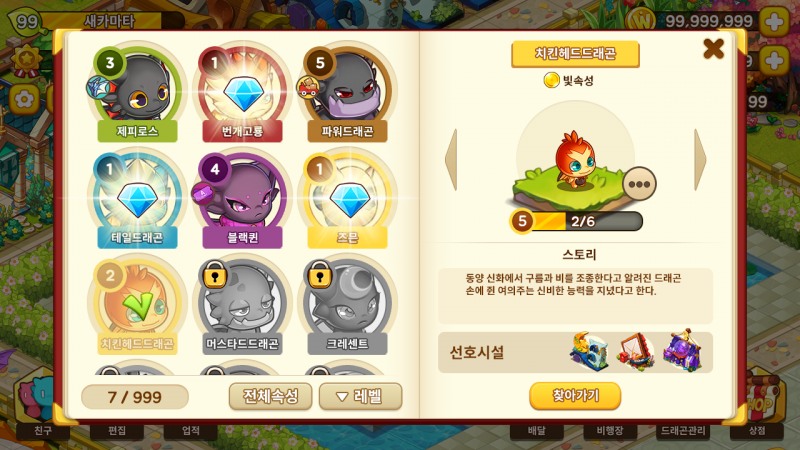
Task: Add gold with the top plus button
Action: pyautogui.click(x=775, y=21)
